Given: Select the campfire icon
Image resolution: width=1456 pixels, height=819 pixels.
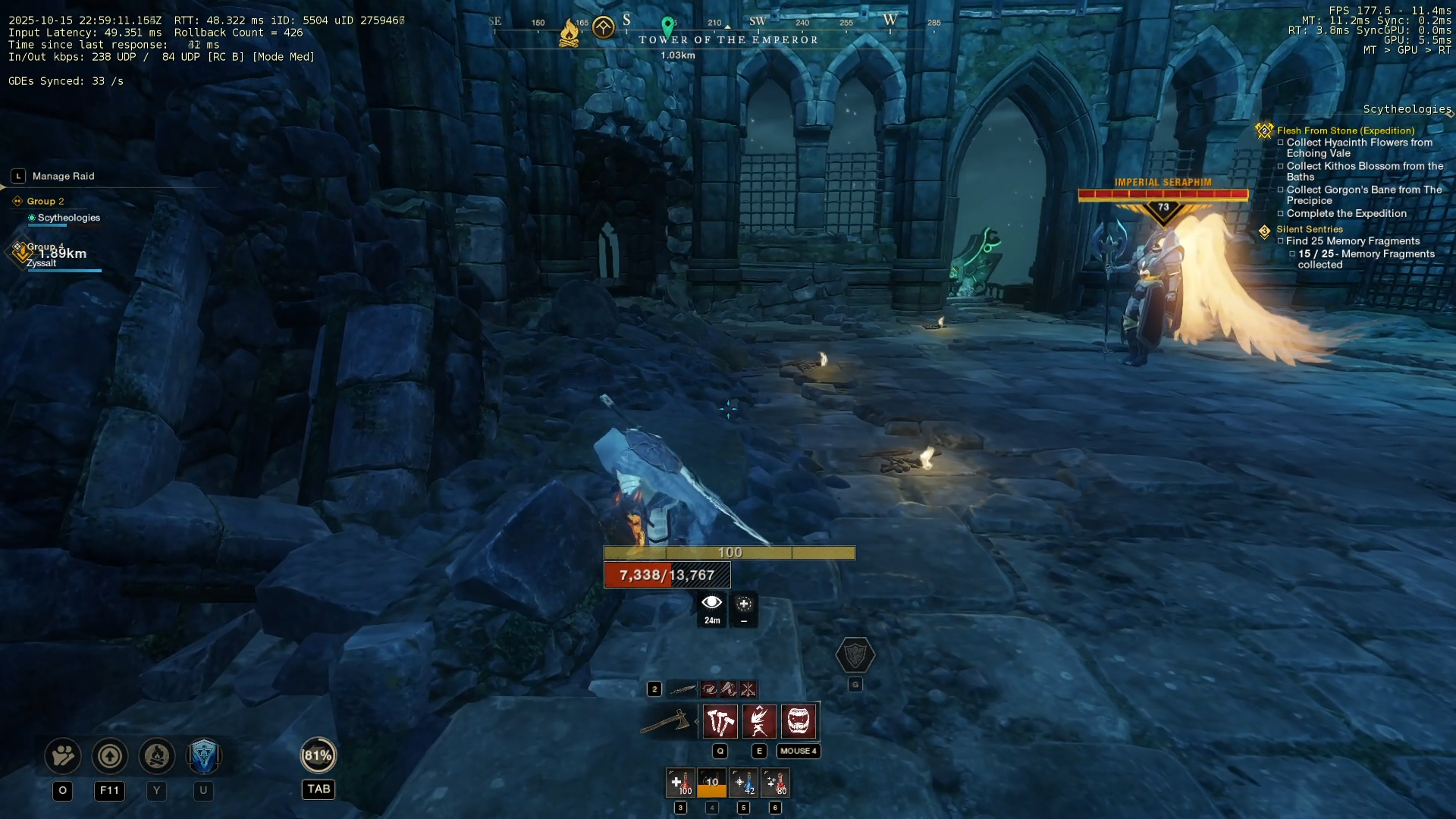Looking at the screenshot, I should (157, 756).
